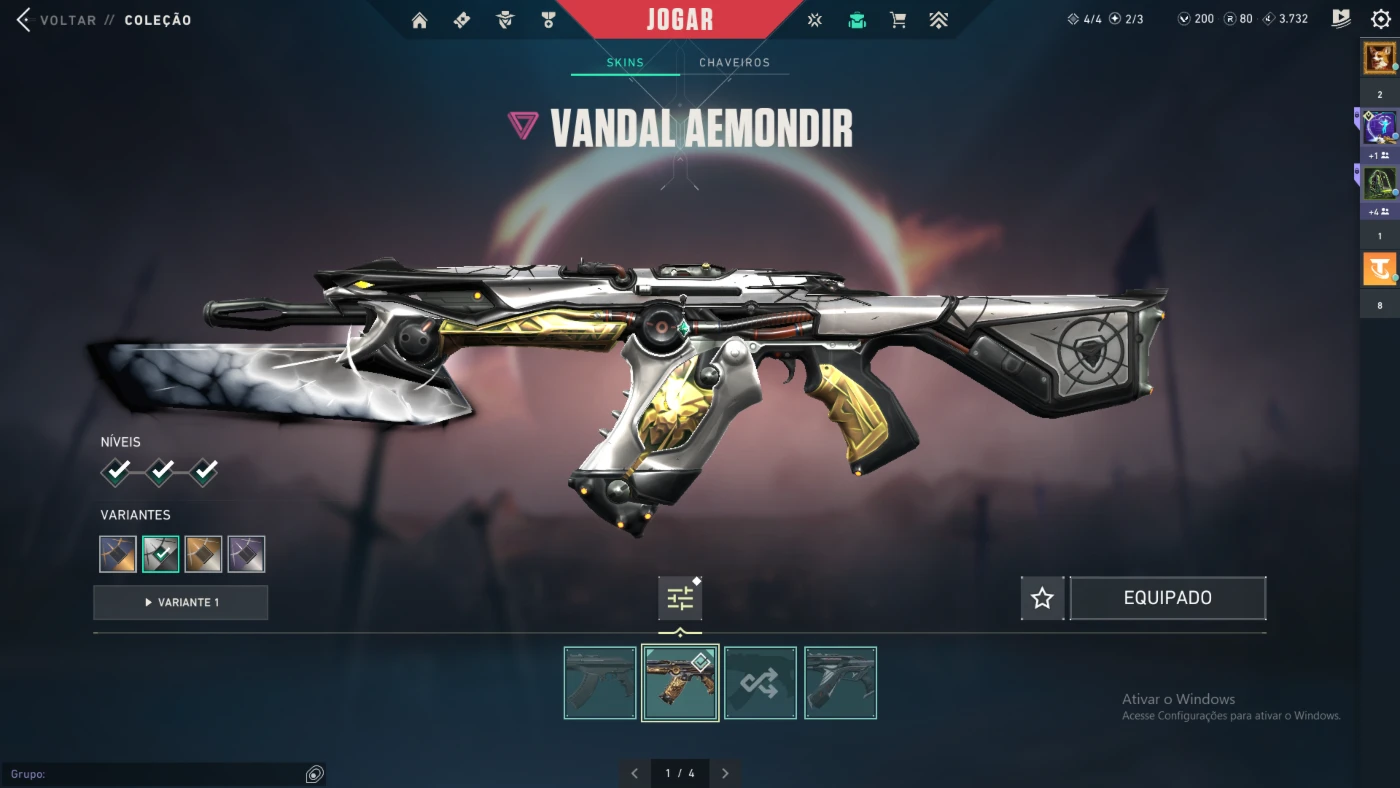Play the Variante 1 preview video
This screenshot has height=788, width=1400.
[181, 603]
